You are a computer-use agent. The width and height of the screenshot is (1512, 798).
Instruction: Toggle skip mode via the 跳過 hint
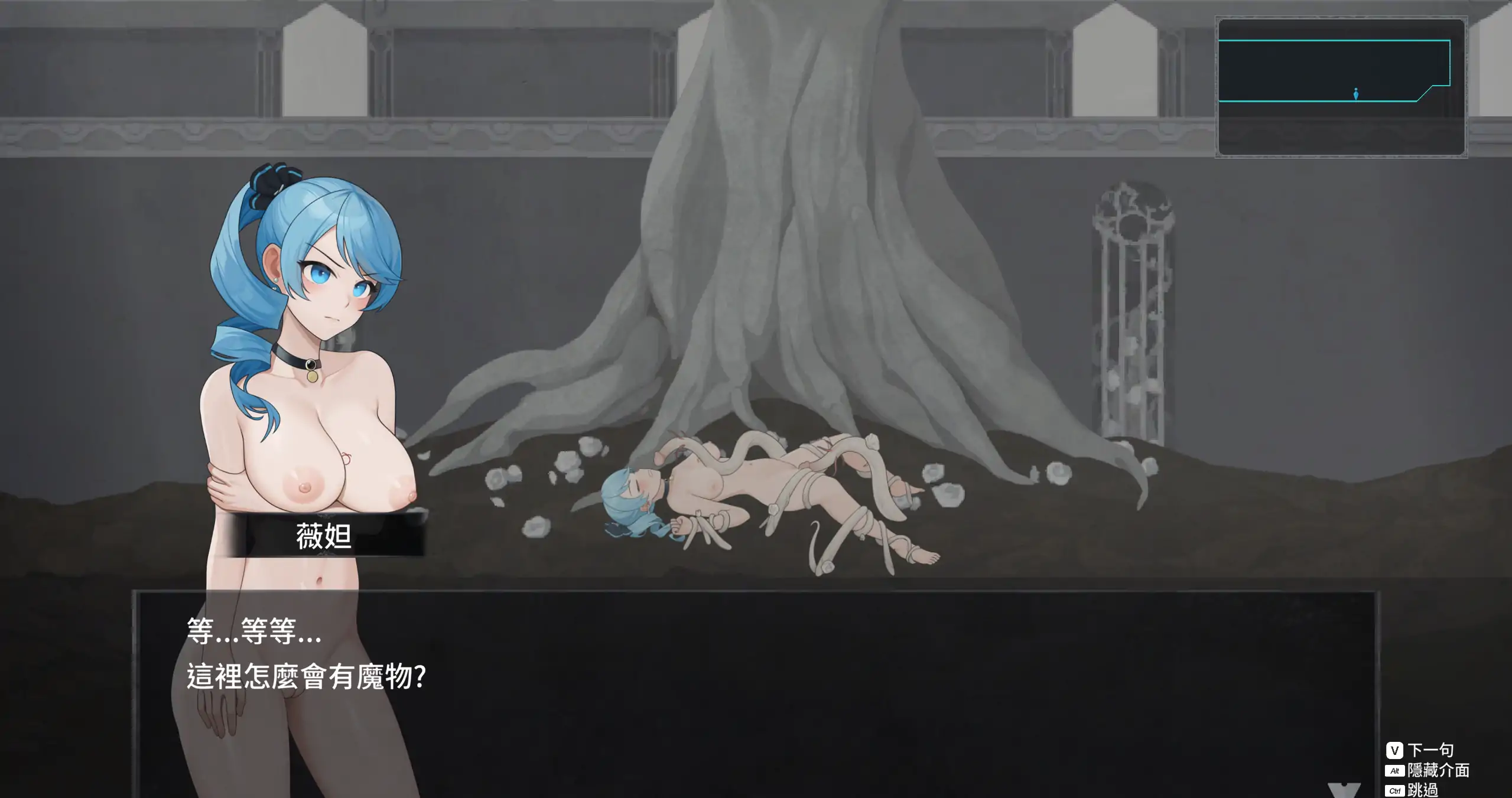coord(1423,789)
